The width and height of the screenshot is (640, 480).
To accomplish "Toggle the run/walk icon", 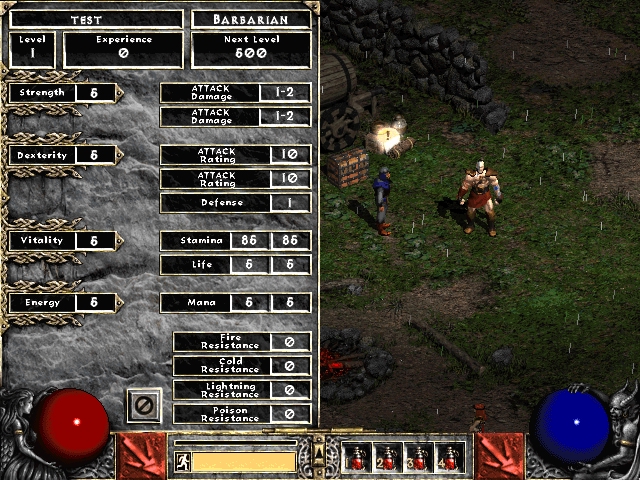I will [182, 462].
